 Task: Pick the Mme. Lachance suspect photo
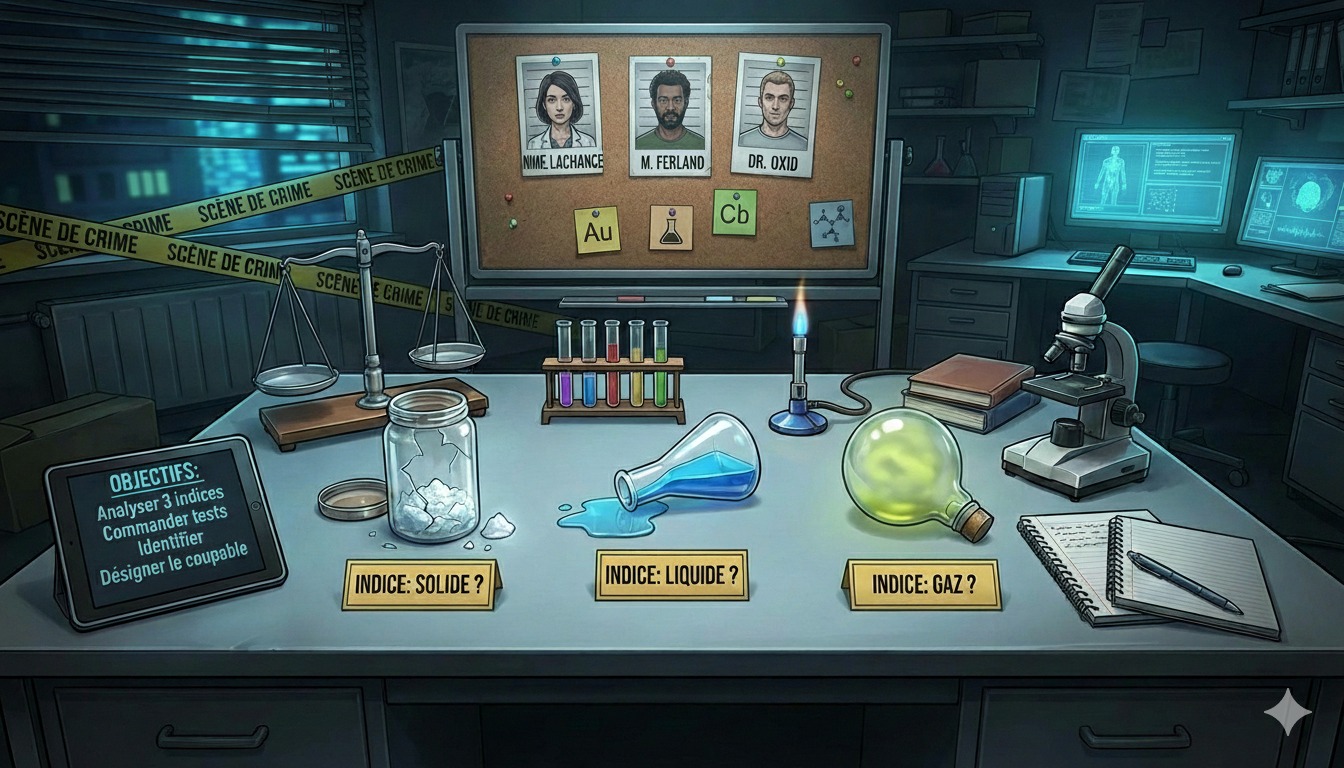559,114
